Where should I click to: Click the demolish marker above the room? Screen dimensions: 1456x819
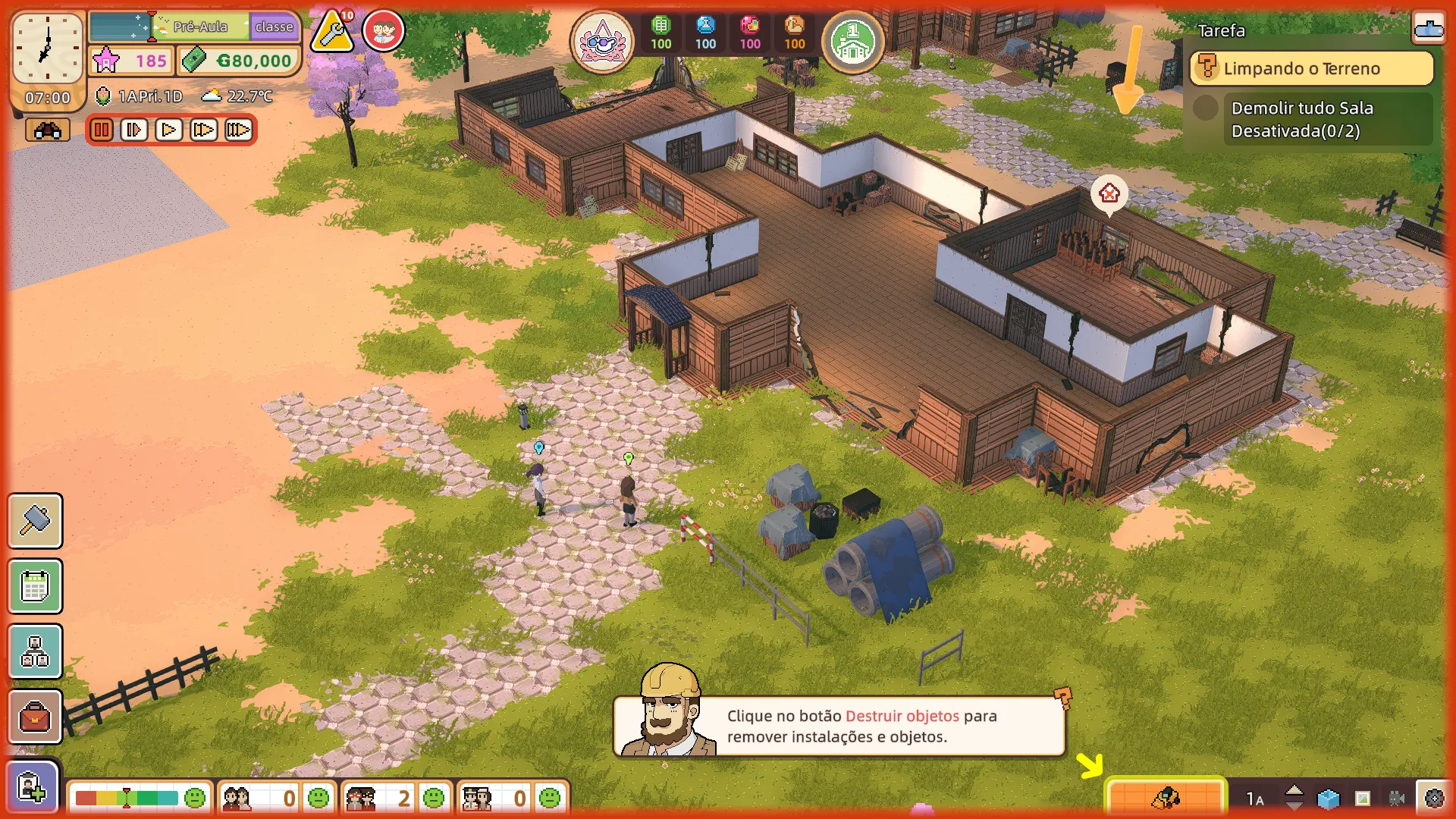click(x=1109, y=193)
